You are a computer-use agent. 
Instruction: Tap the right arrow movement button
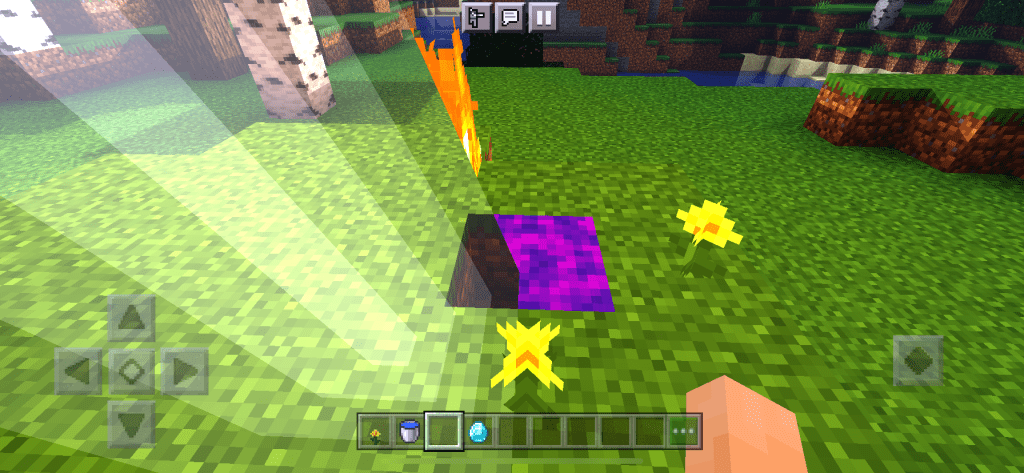click(185, 372)
